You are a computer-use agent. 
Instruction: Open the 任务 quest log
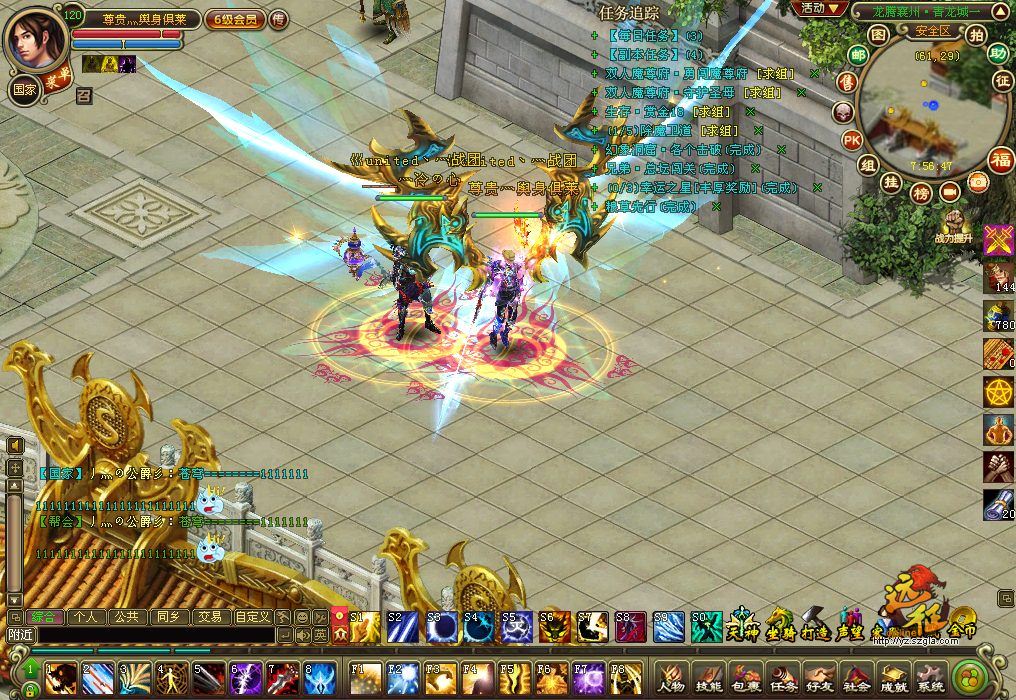[782, 680]
